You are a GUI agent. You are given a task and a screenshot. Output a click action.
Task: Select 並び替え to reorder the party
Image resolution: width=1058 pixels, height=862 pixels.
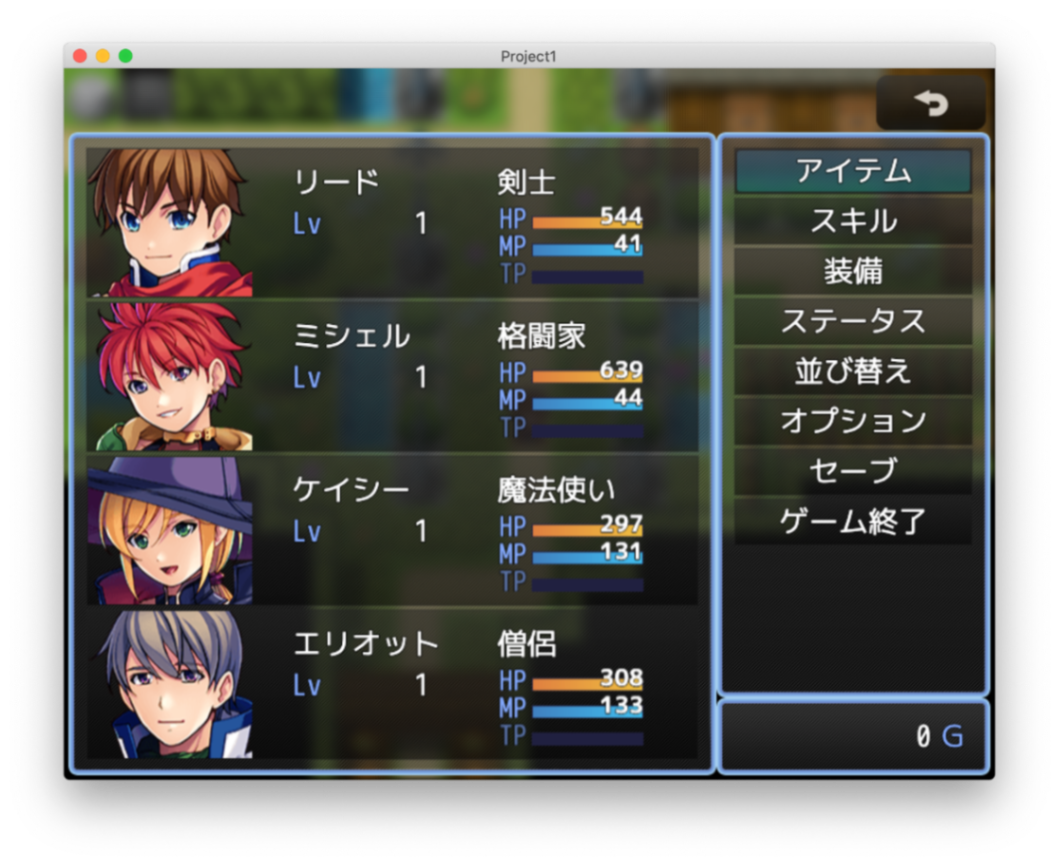click(853, 371)
